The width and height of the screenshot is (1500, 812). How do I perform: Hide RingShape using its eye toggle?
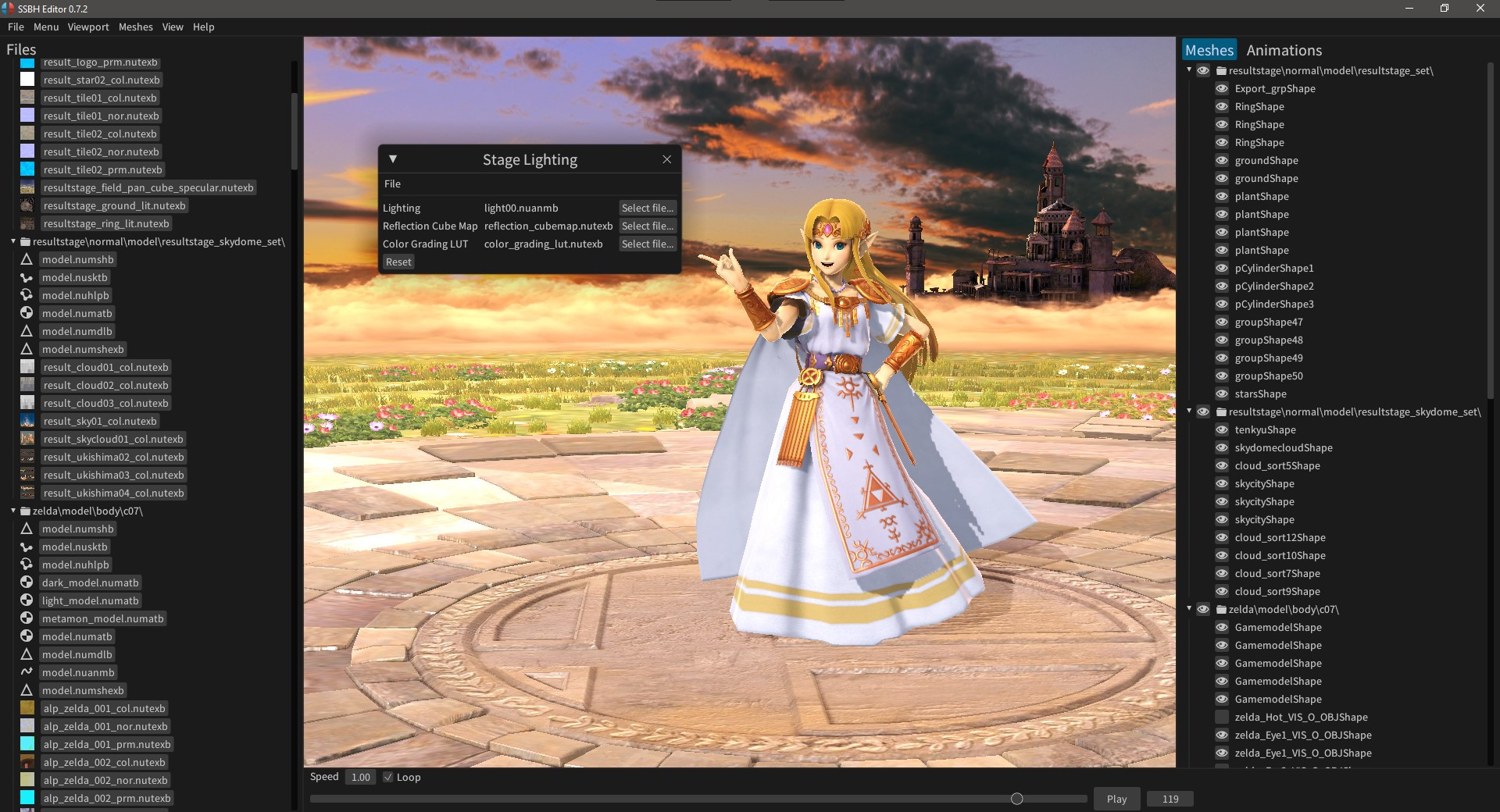coord(1222,106)
